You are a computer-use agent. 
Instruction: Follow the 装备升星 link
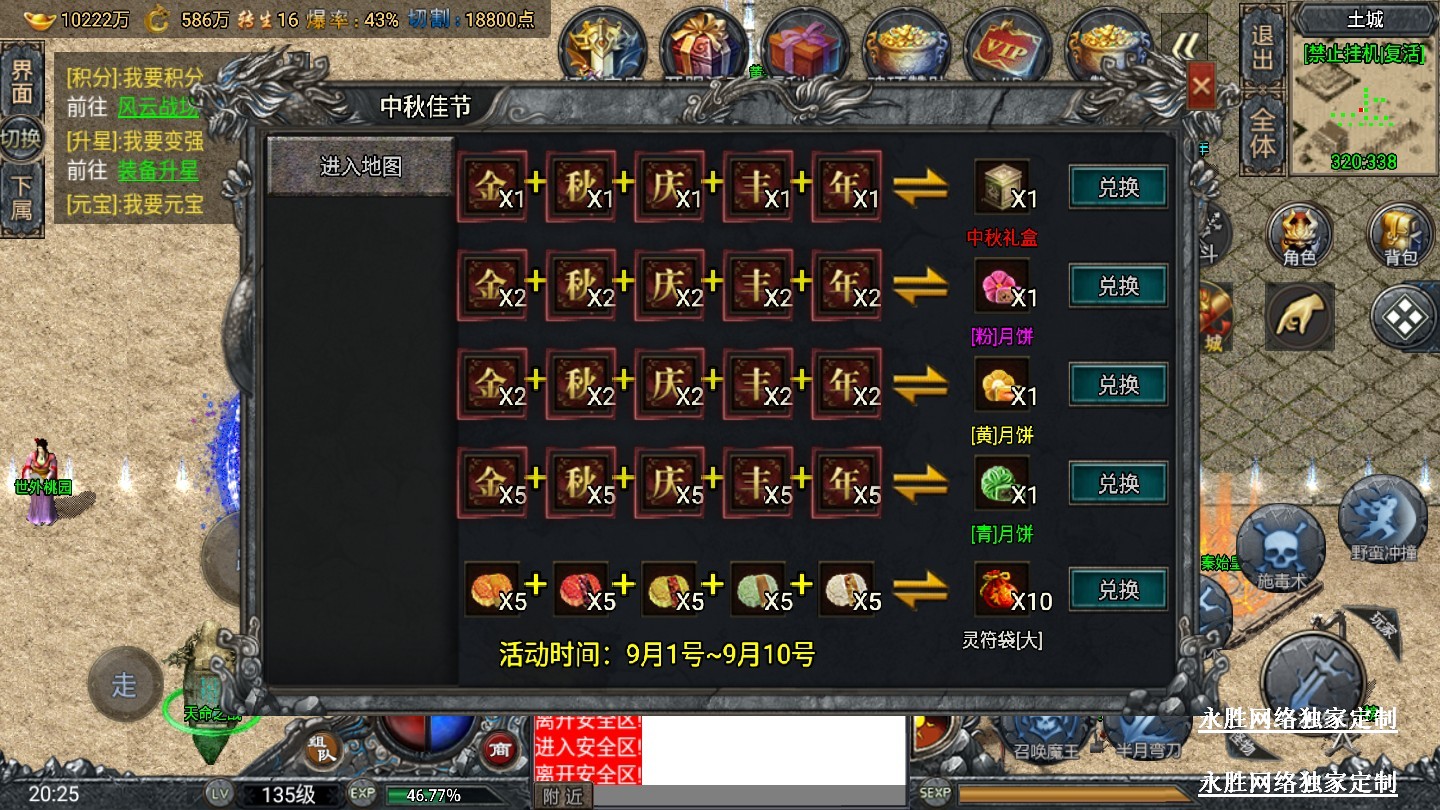pos(158,171)
